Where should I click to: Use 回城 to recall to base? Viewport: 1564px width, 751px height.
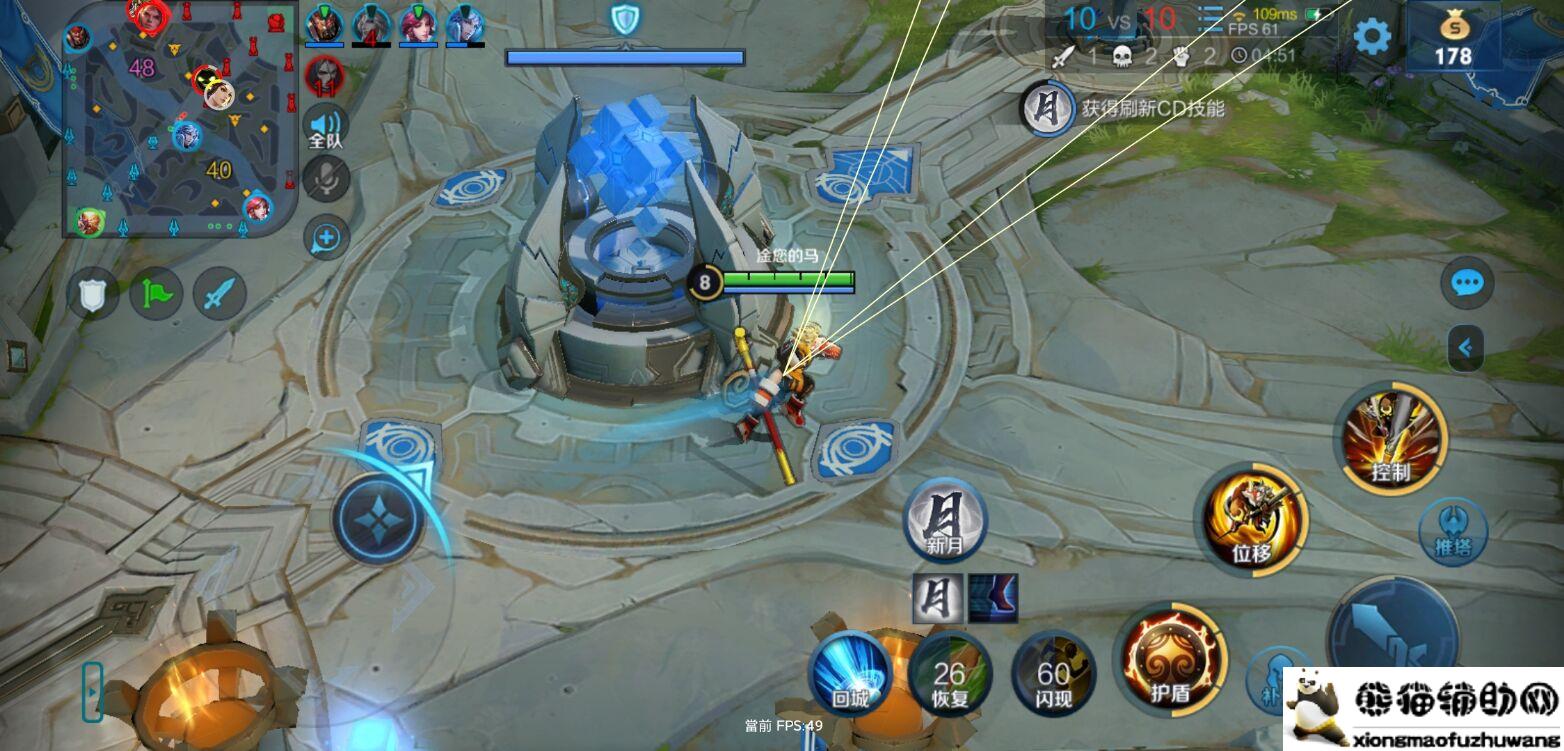pos(850,673)
